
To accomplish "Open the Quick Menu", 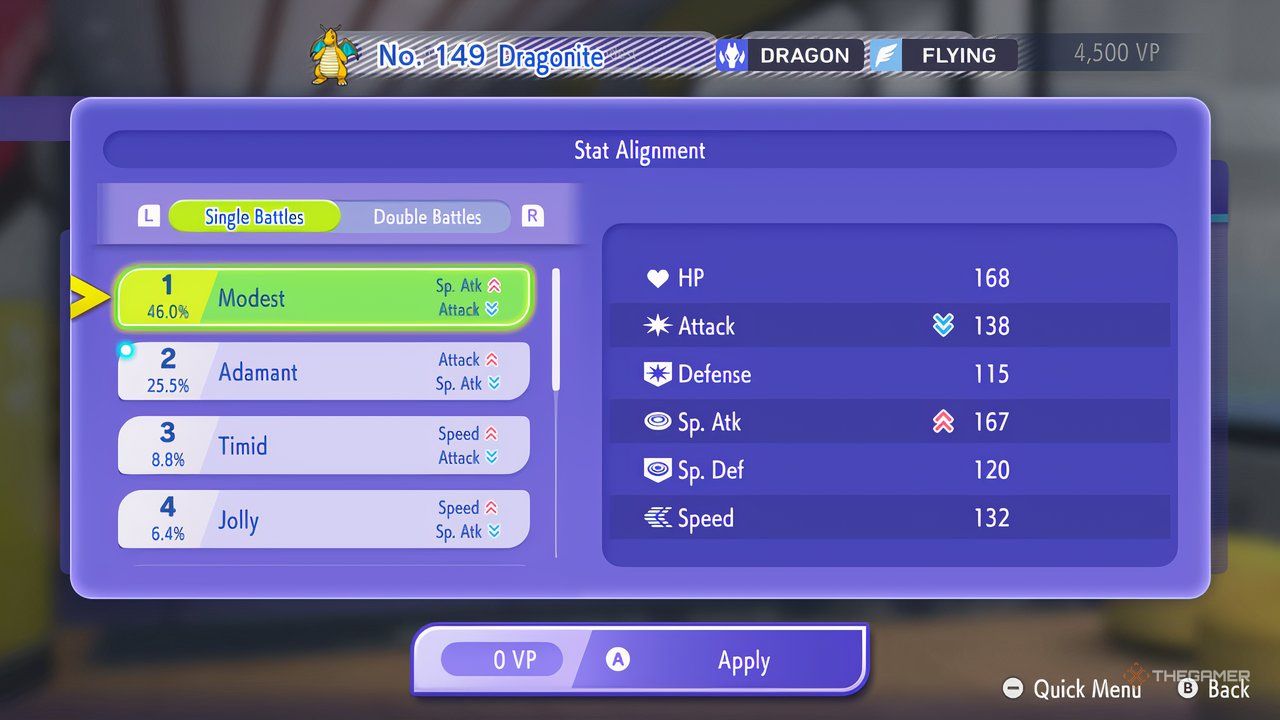I will (1073, 689).
